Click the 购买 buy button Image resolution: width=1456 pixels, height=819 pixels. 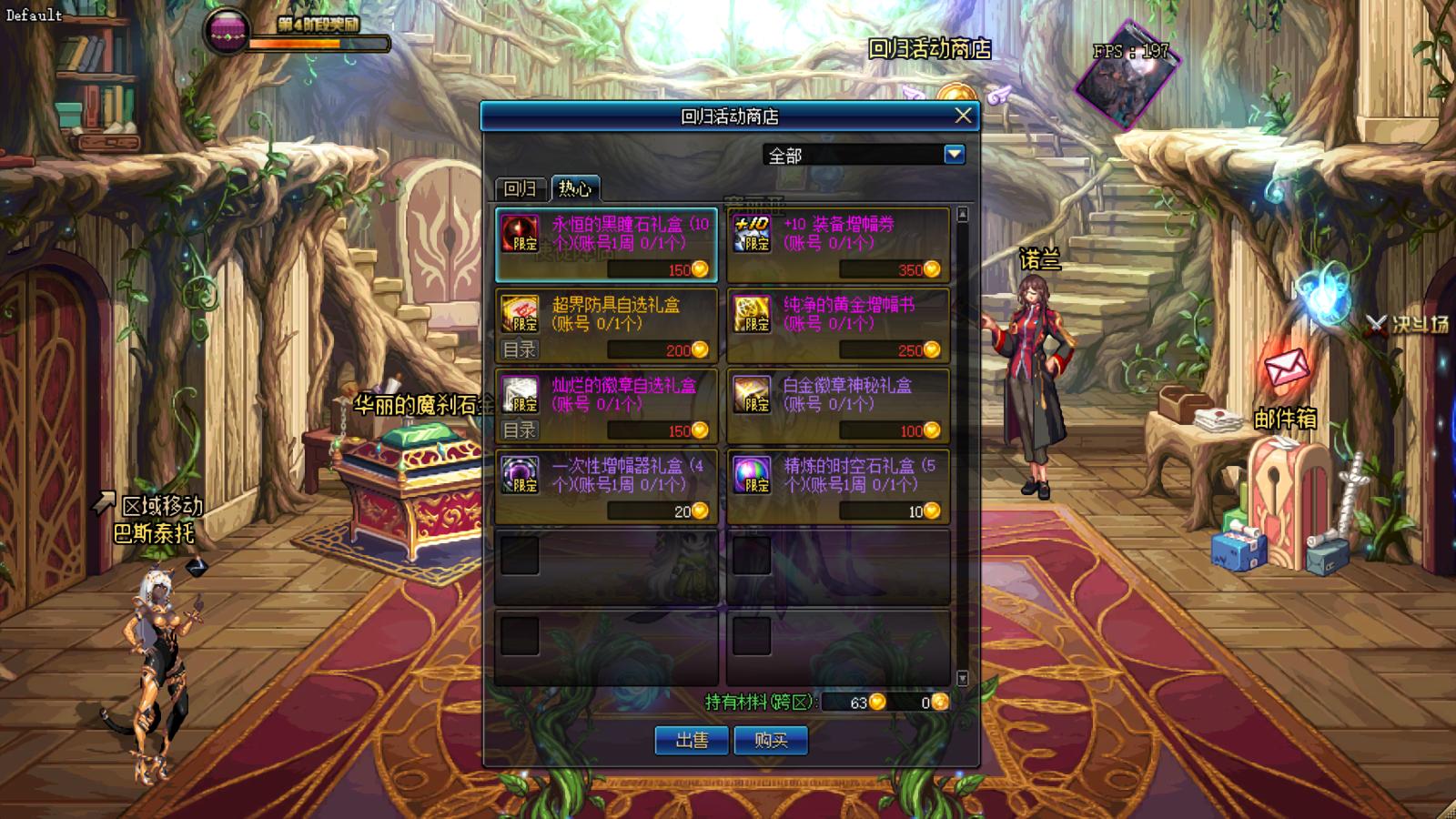[771, 740]
